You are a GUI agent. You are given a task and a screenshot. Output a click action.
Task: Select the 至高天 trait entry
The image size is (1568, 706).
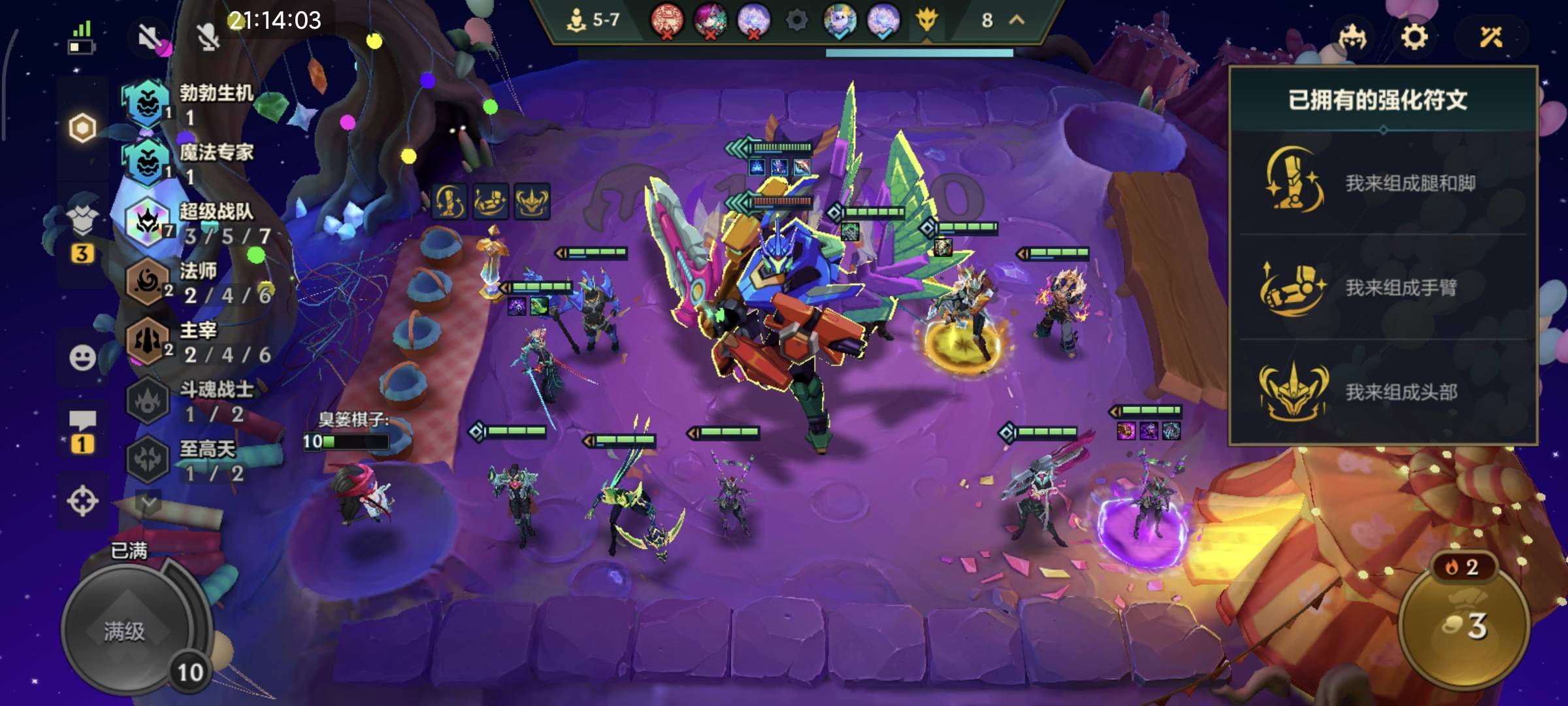(196, 461)
